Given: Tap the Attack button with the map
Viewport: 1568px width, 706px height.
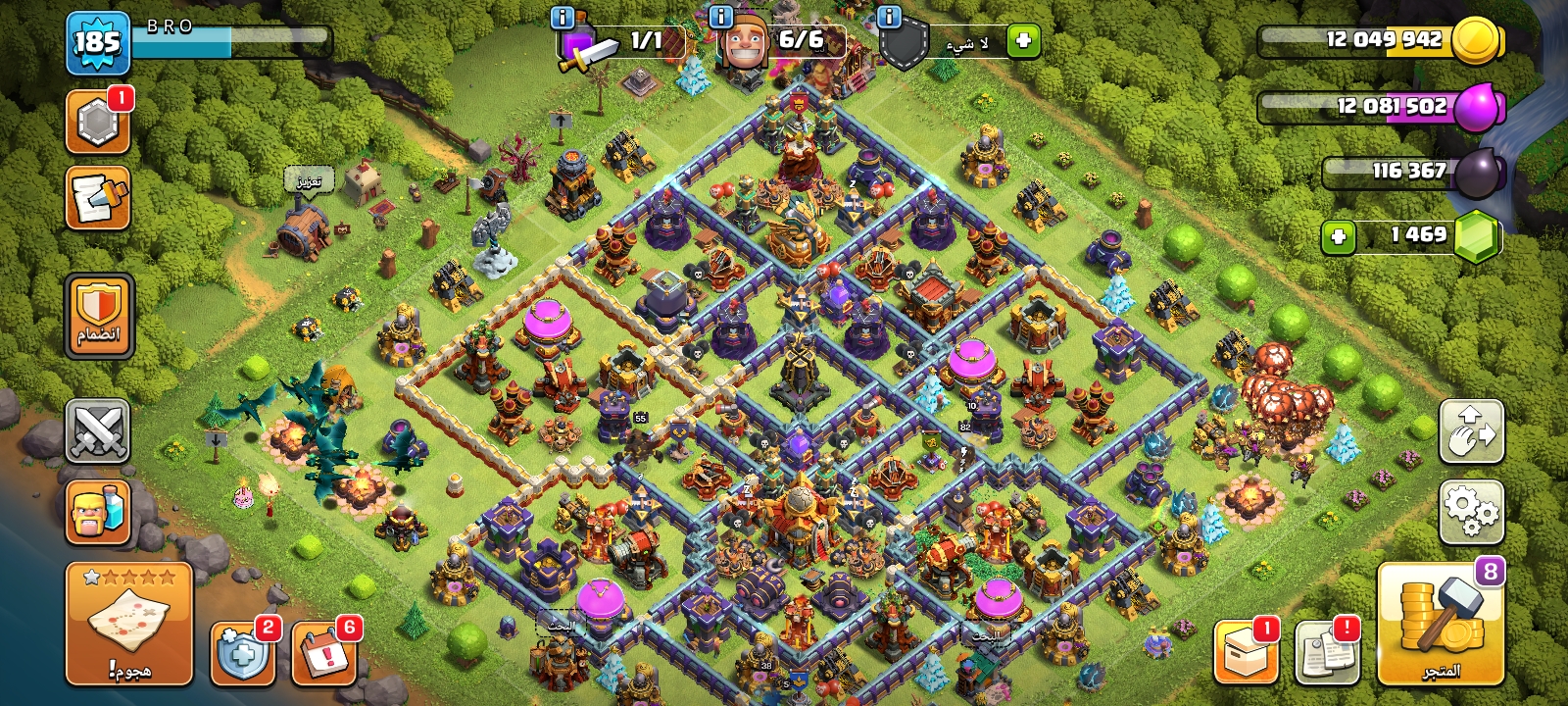Looking at the screenshot, I should pos(128,625).
